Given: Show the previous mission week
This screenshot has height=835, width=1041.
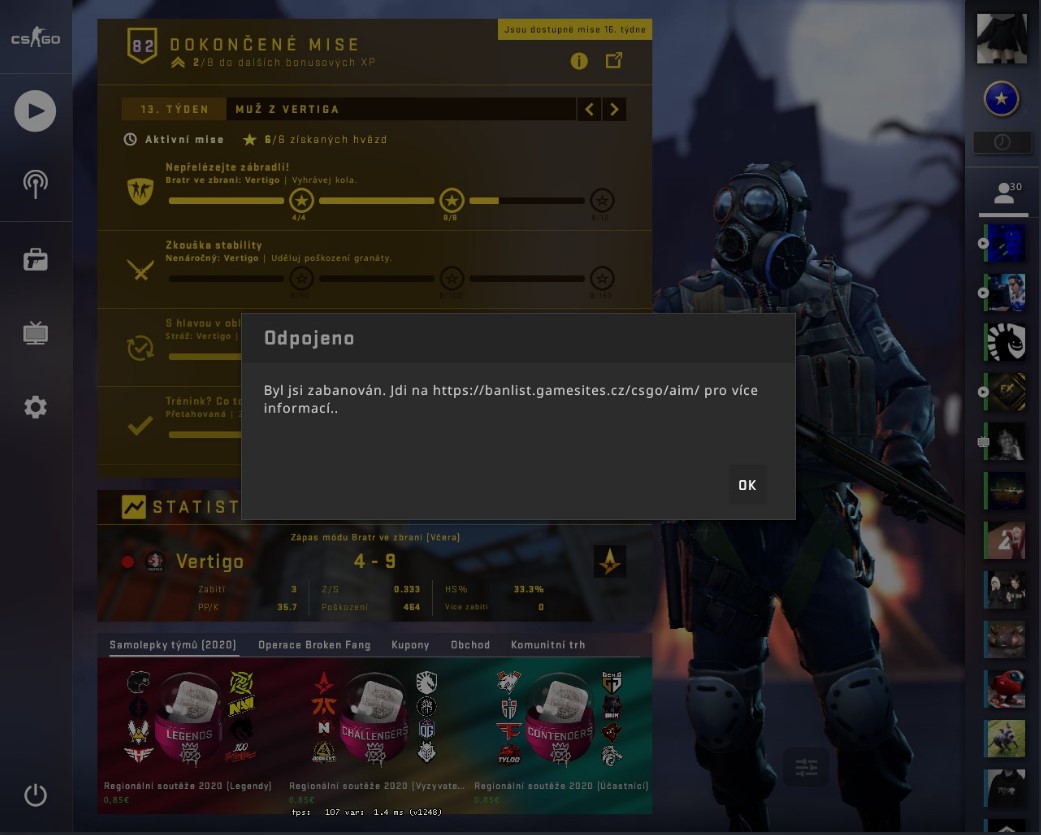Looking at the screenshot, I should coord(590,109).
